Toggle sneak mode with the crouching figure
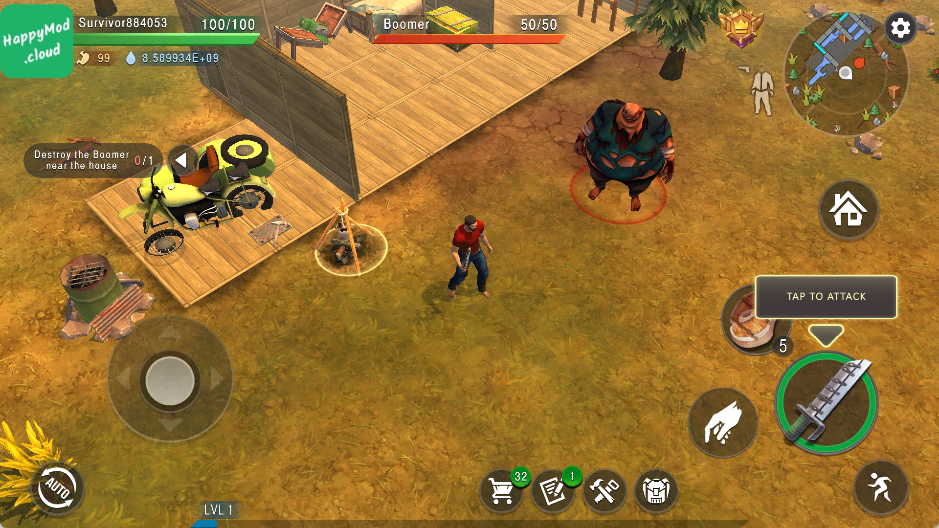This screenshot has width=939, height=528. coord(881,487)
